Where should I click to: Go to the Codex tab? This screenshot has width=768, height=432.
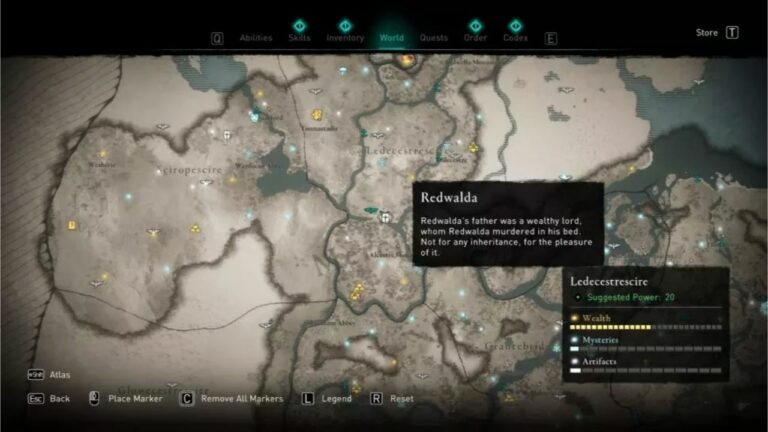click(x=515, y=38)
